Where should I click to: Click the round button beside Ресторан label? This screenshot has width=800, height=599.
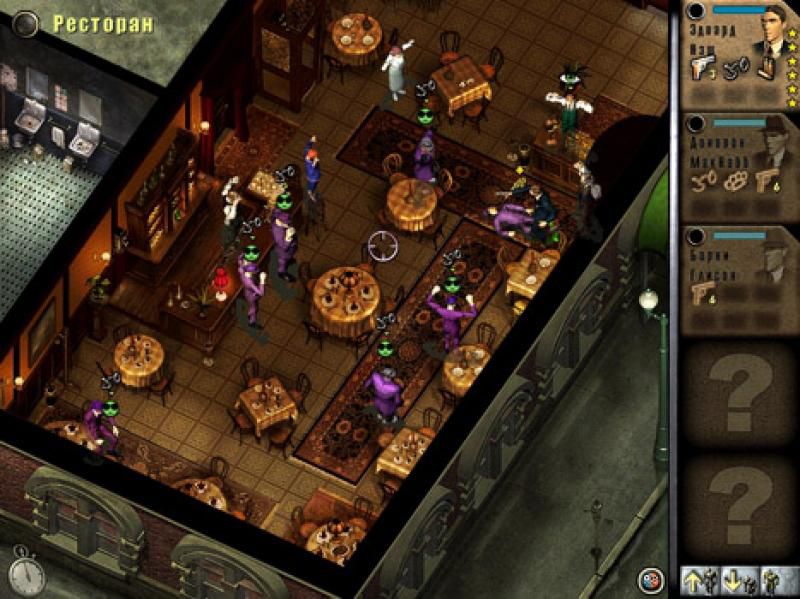tap(24, 22)
